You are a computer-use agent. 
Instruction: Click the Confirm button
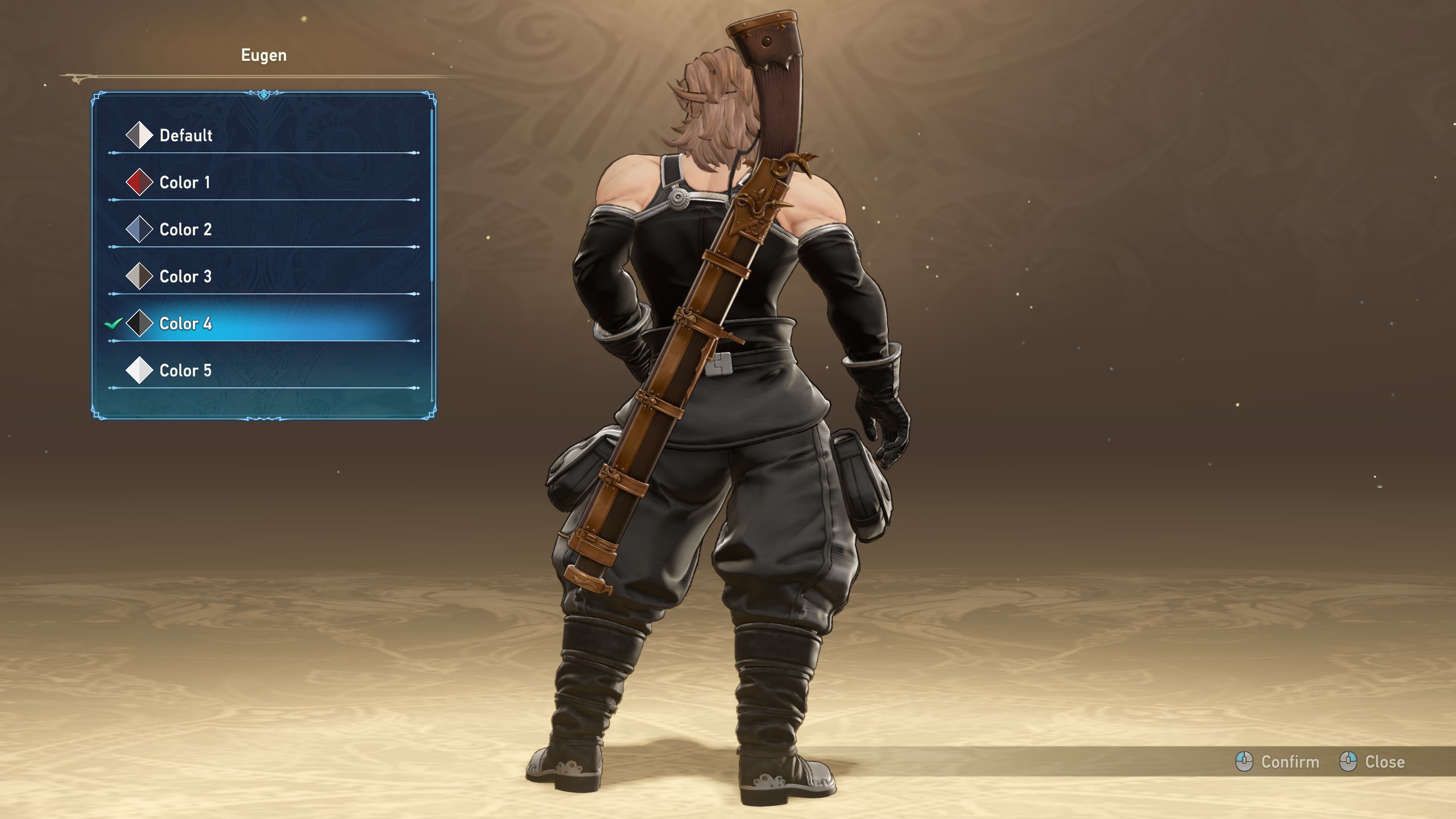click(x=1278, y=762)
